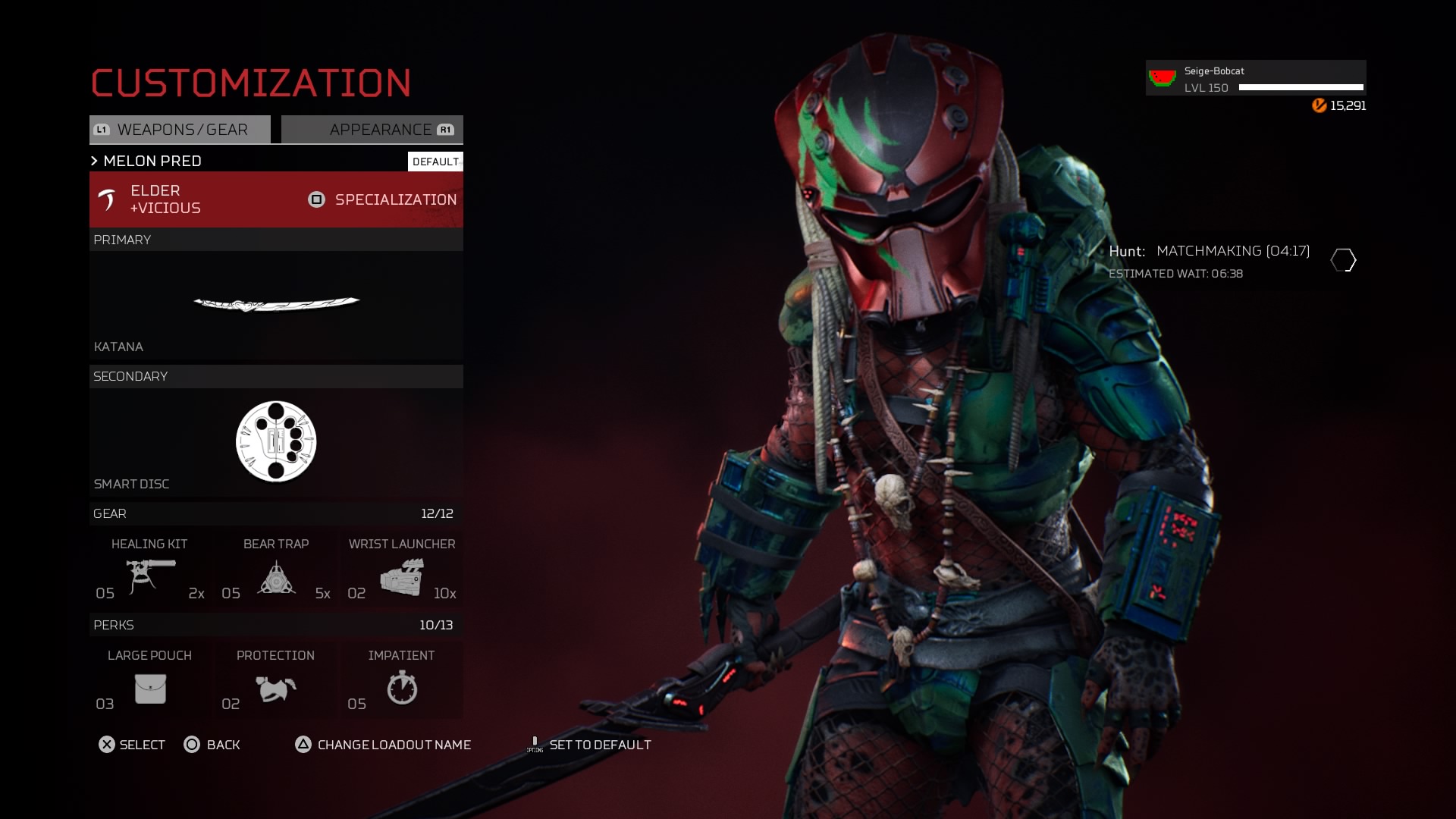
Task: Click the Select option
Action: 132,745
